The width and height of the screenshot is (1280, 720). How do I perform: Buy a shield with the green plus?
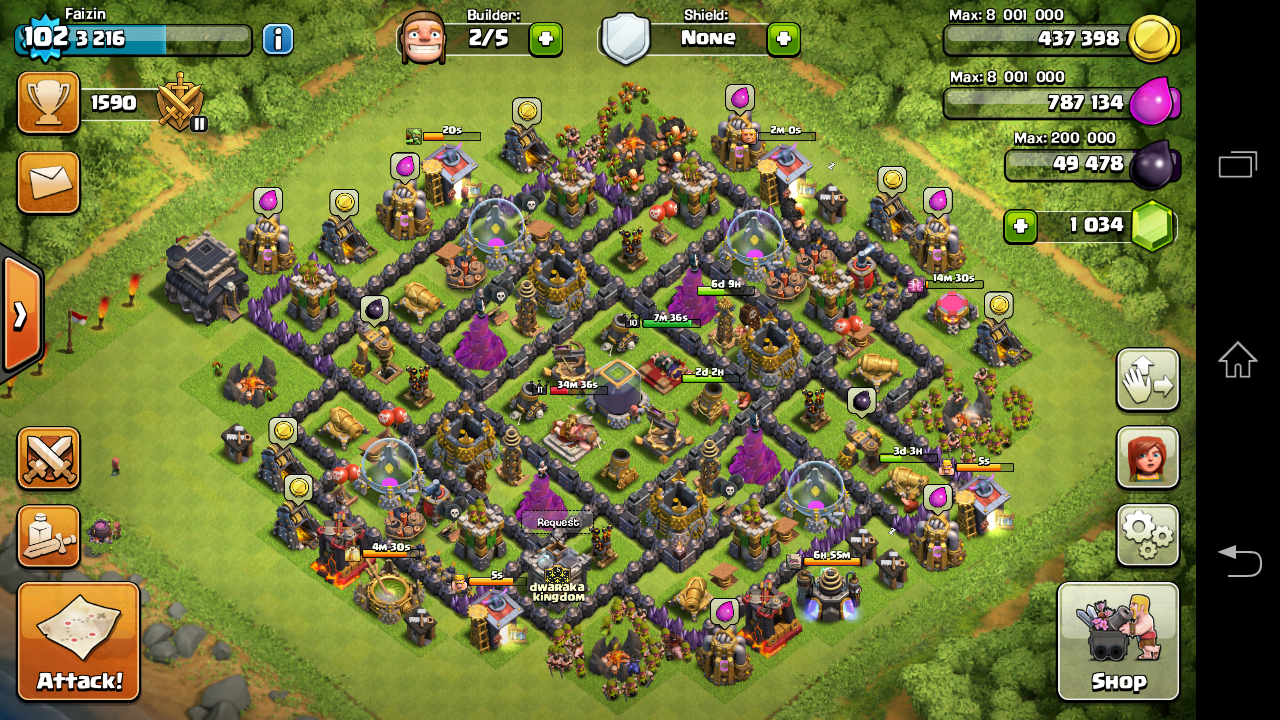[783, 40]
